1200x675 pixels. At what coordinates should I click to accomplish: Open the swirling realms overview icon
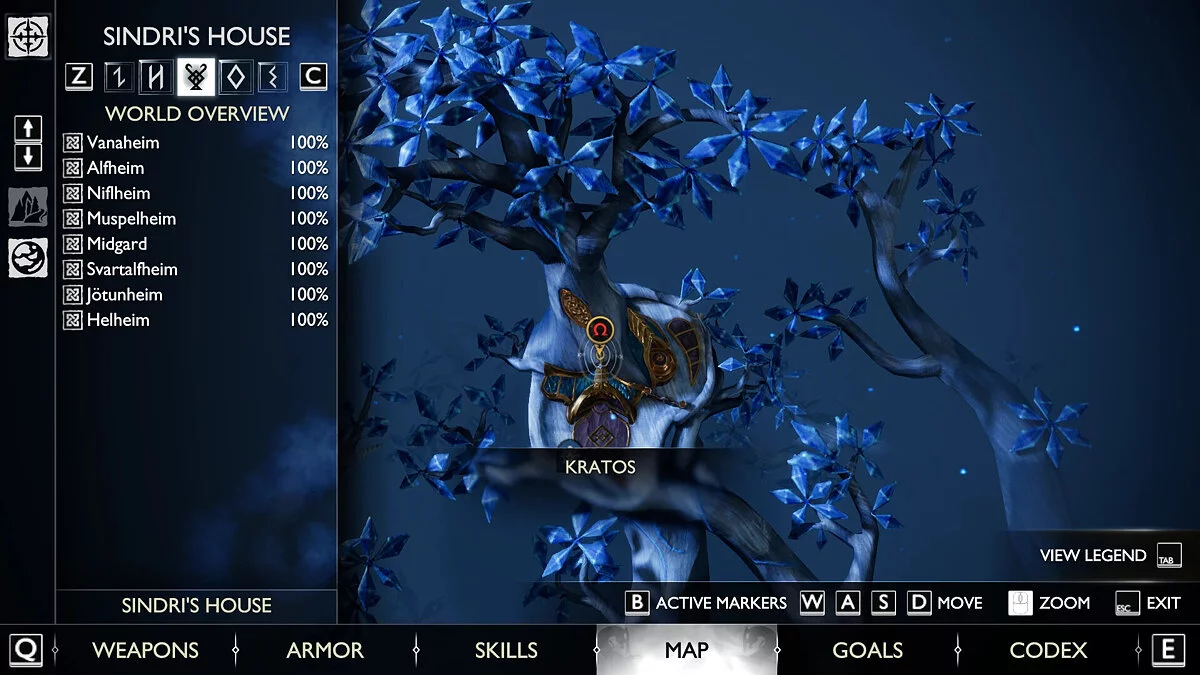click(28, 258)
